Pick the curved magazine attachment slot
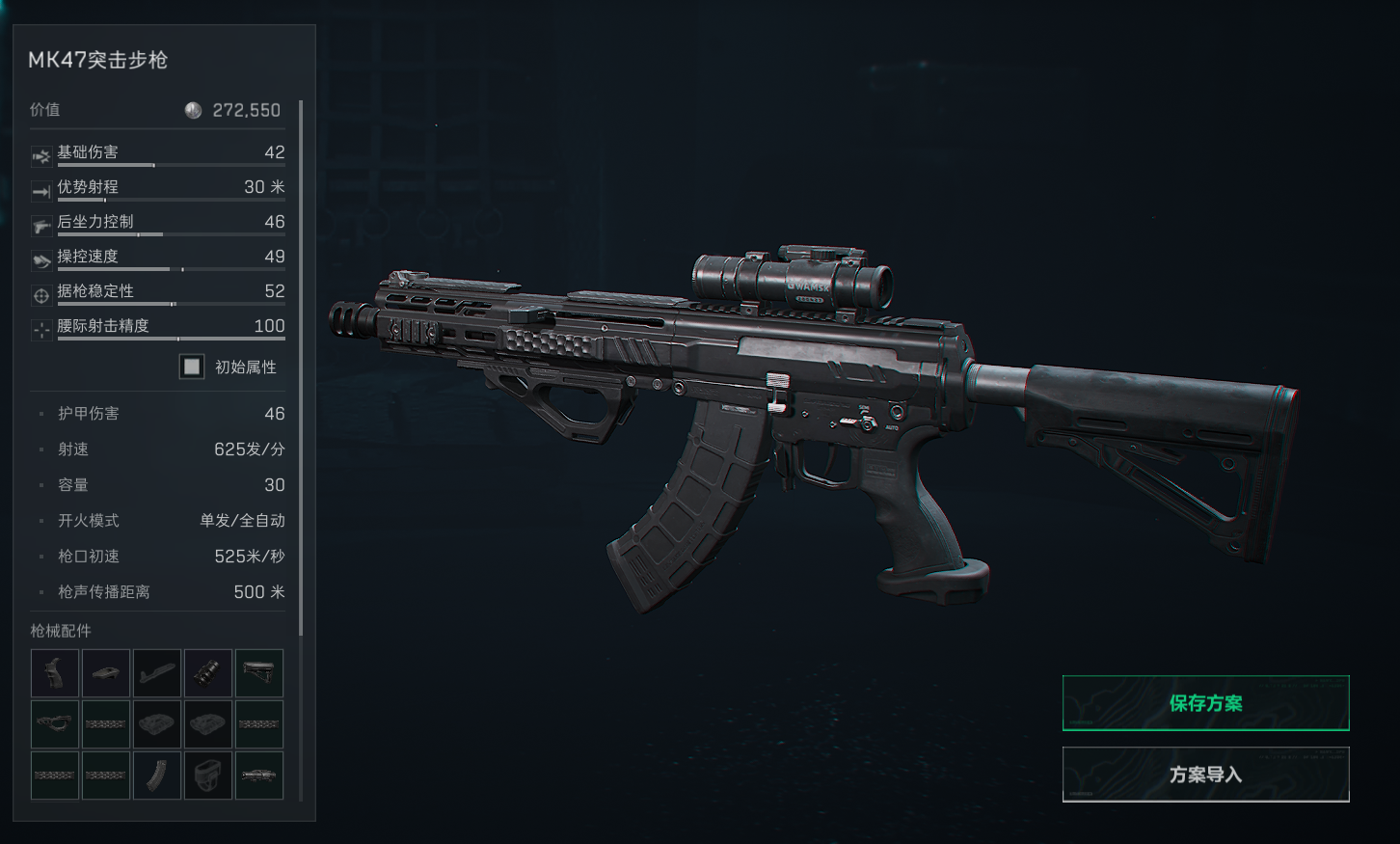This screenshot has width=1400, height=844. click(157, 776)
